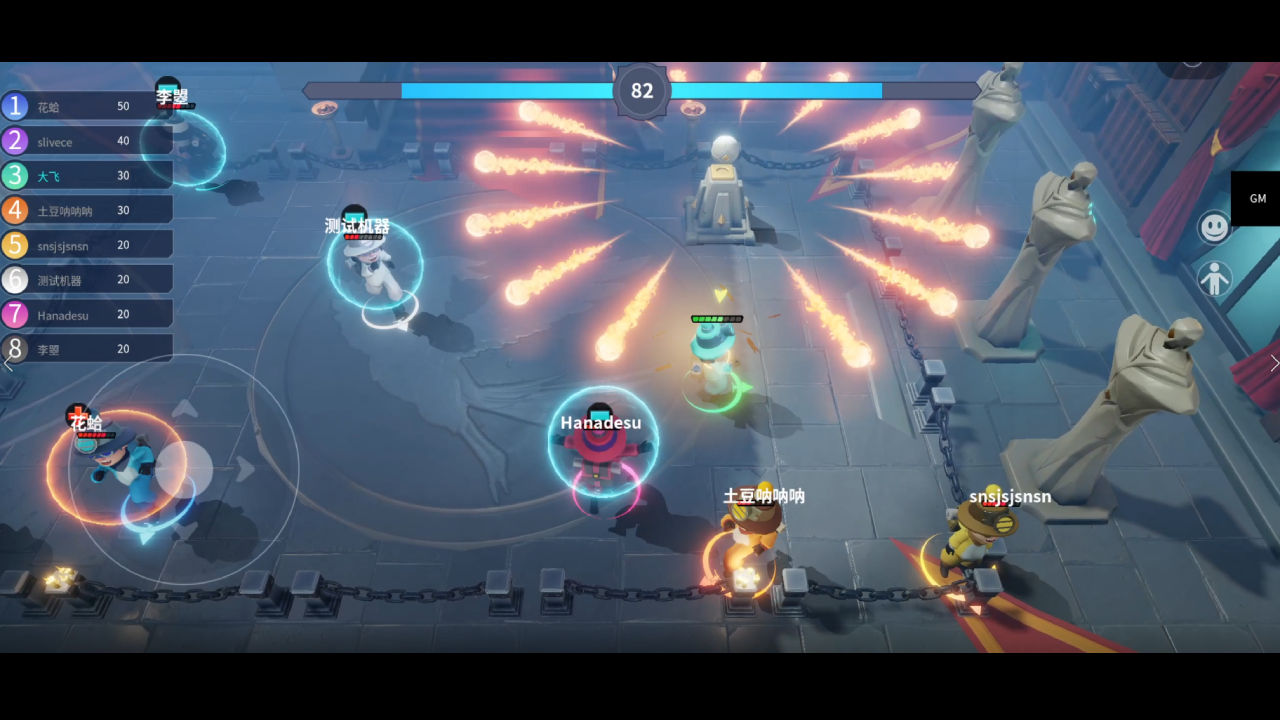Click the right-edge chevron arrow
This screenshot has height=720, width=1280.
(1273, 363)
